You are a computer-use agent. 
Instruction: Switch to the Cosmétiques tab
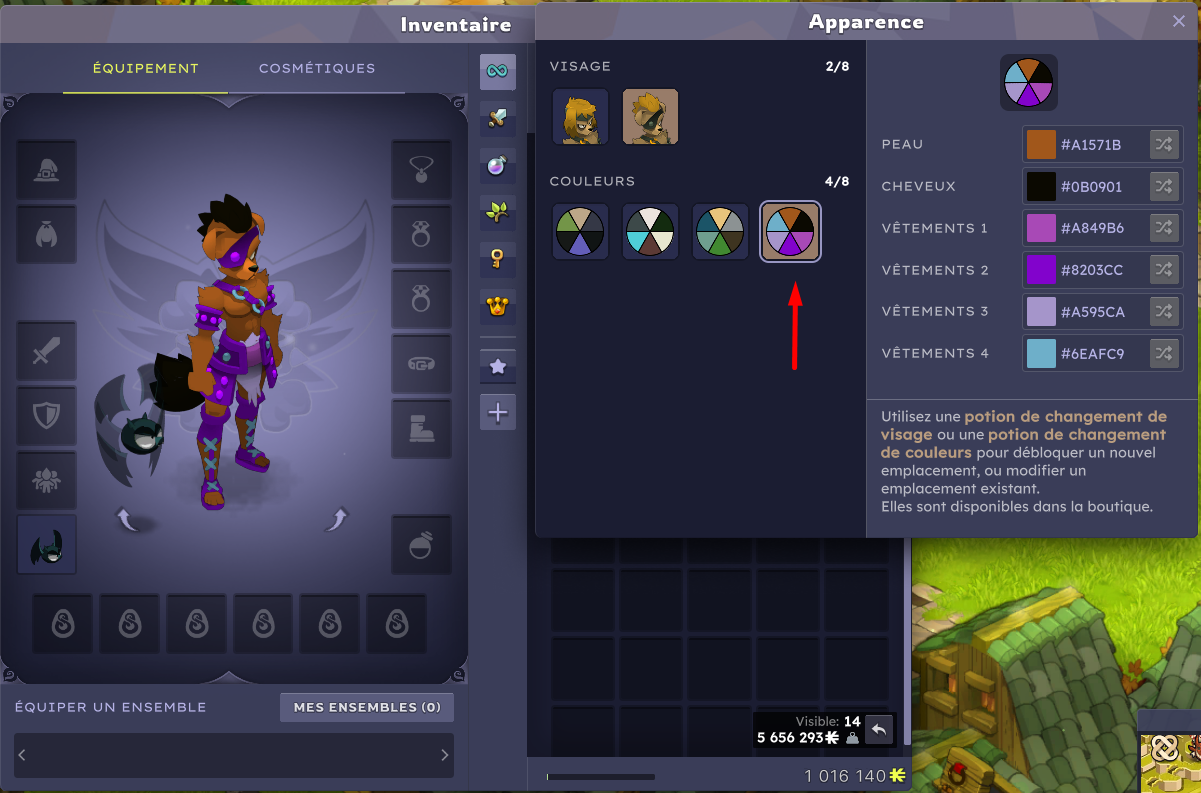(317, 68)
